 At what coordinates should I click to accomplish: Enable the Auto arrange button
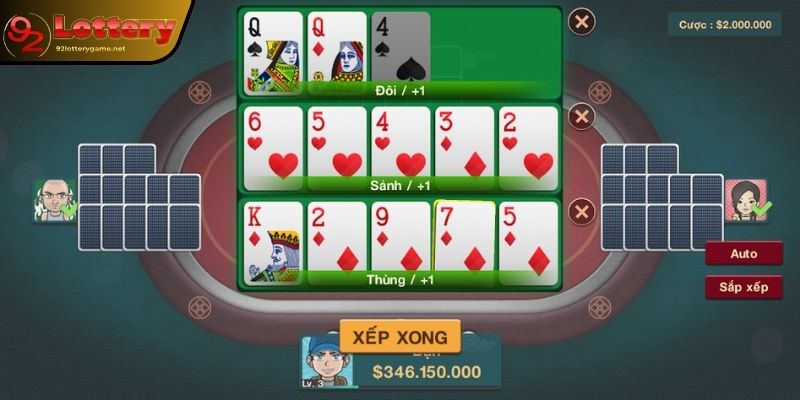[x=743, y=254]
